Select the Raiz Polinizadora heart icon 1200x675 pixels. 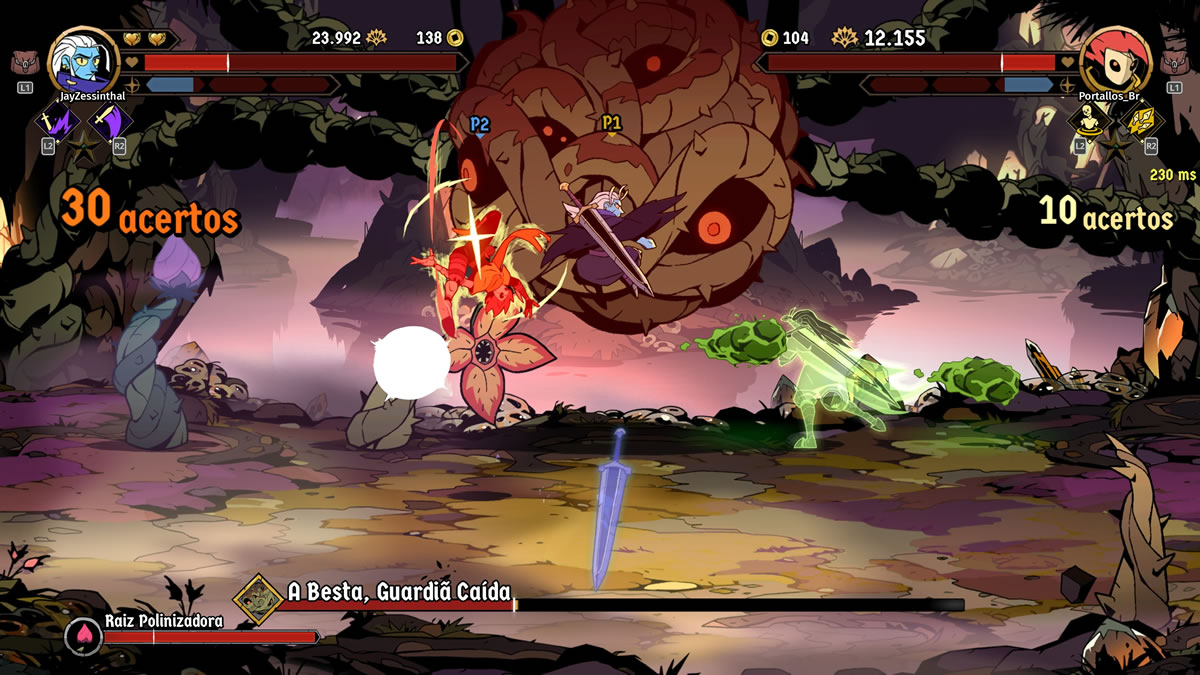coord(83,636)
